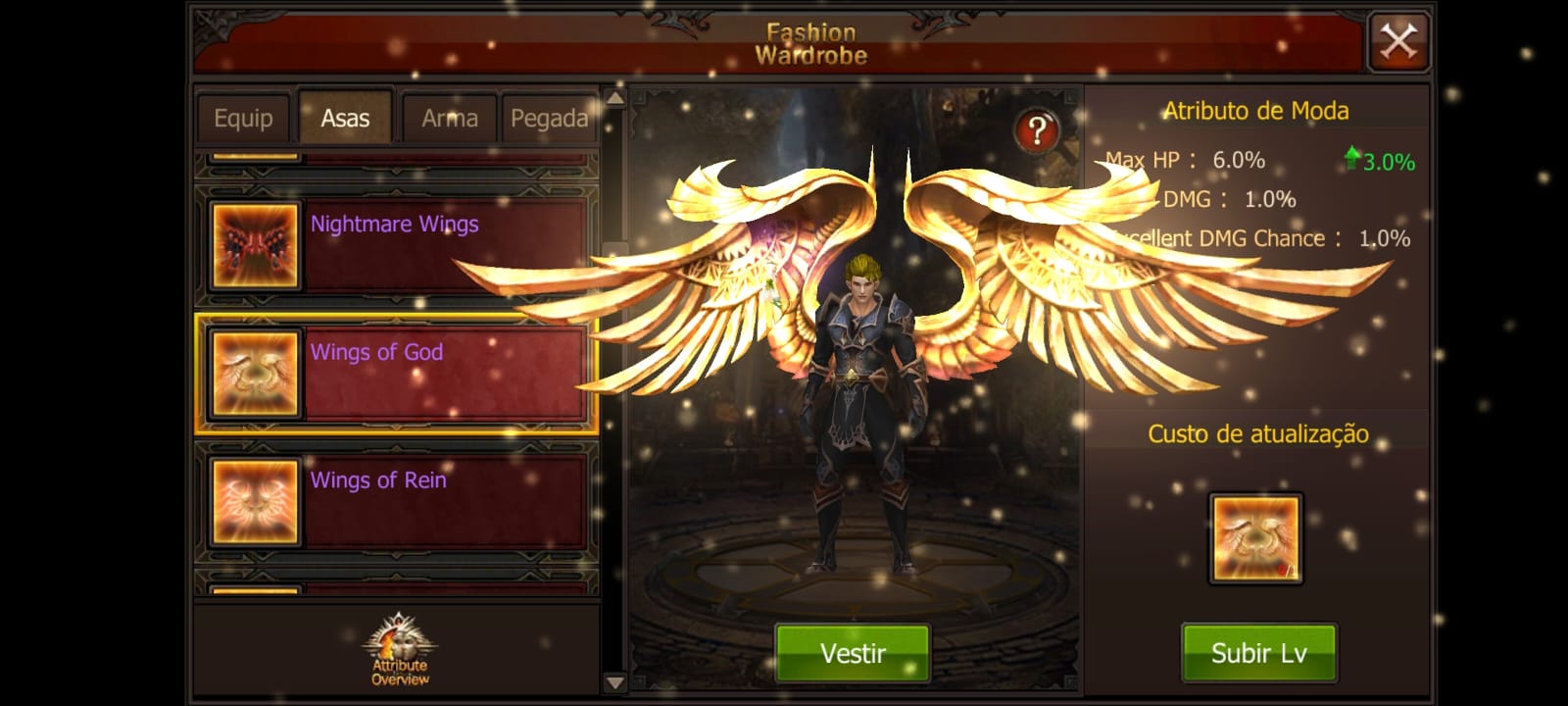Click the upgrade cost wing item icon
1568x706 pixels.
click(x=1255, y=538)
